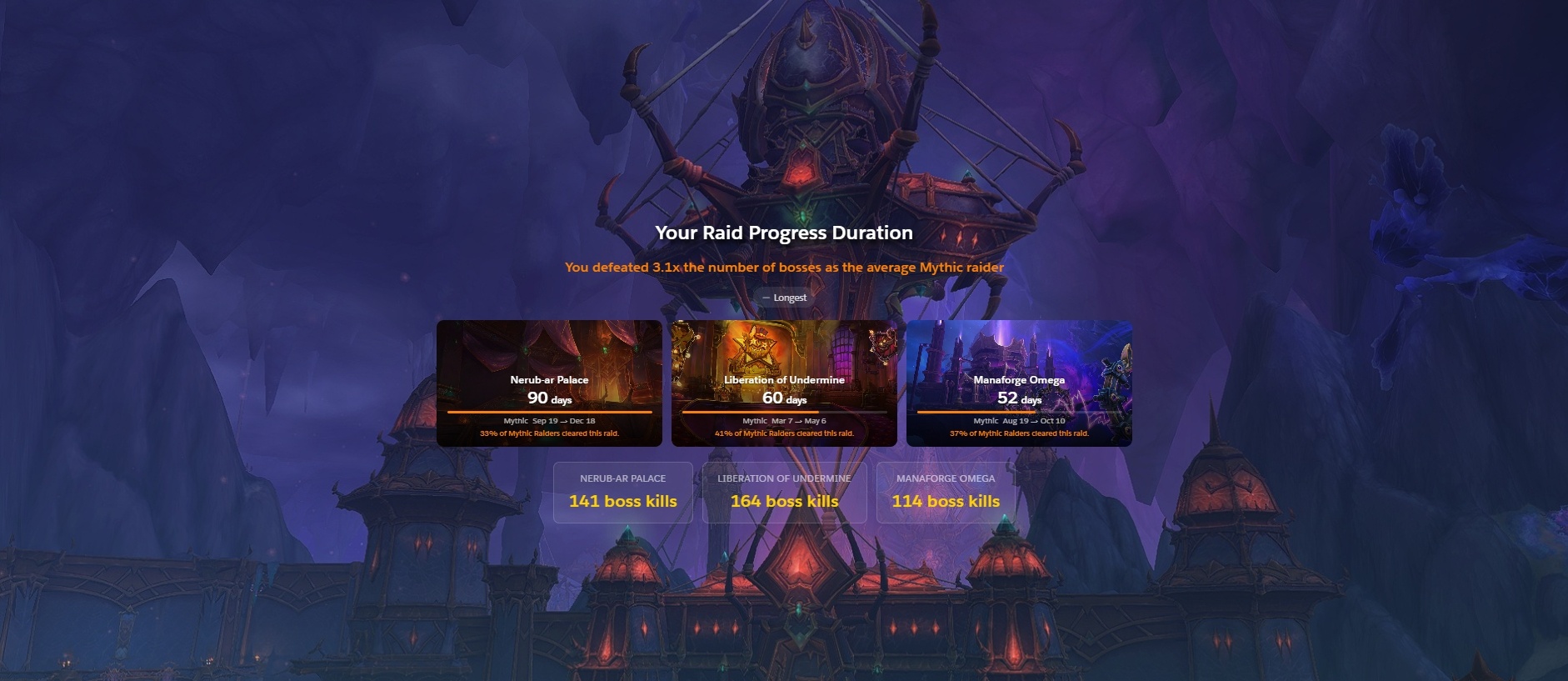Viewport: 1568px width, 681px height.
Task: Click the MANAFORGE OMEGA panel heading
Action: coord(946,478)
